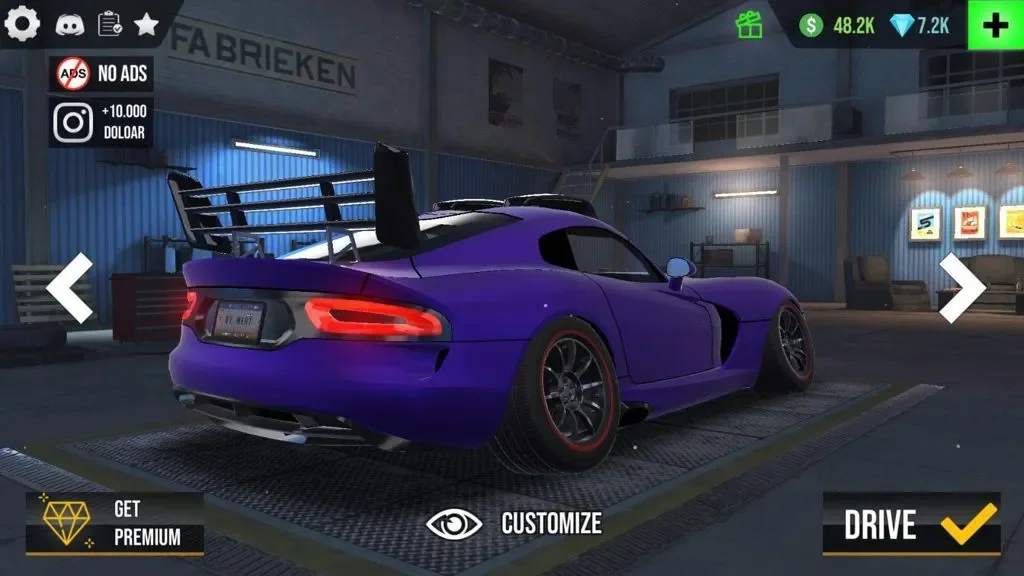Open the Customize menu

514,523
